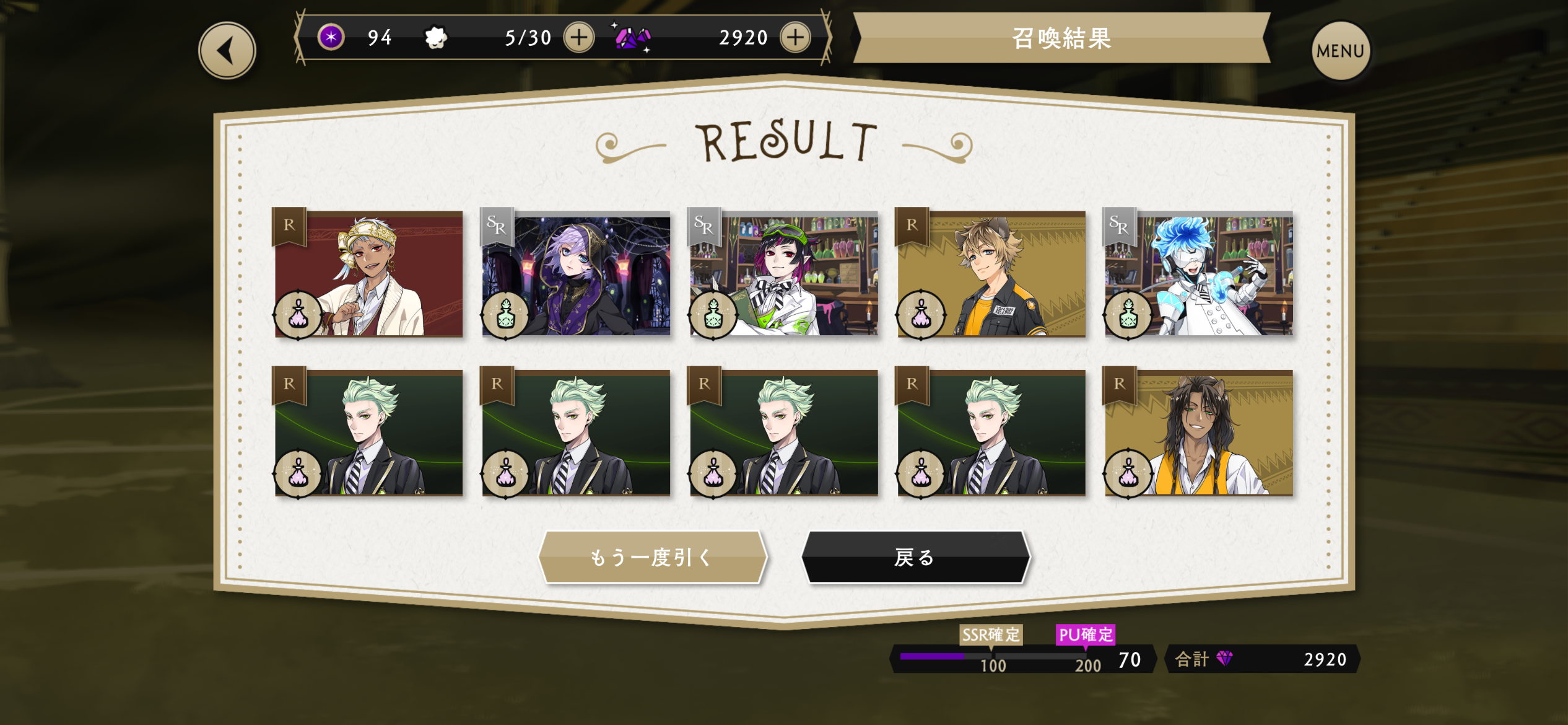Buy more gems with the 2920 plus button
Screen dimensions: 1568x725
pos(795,37)
